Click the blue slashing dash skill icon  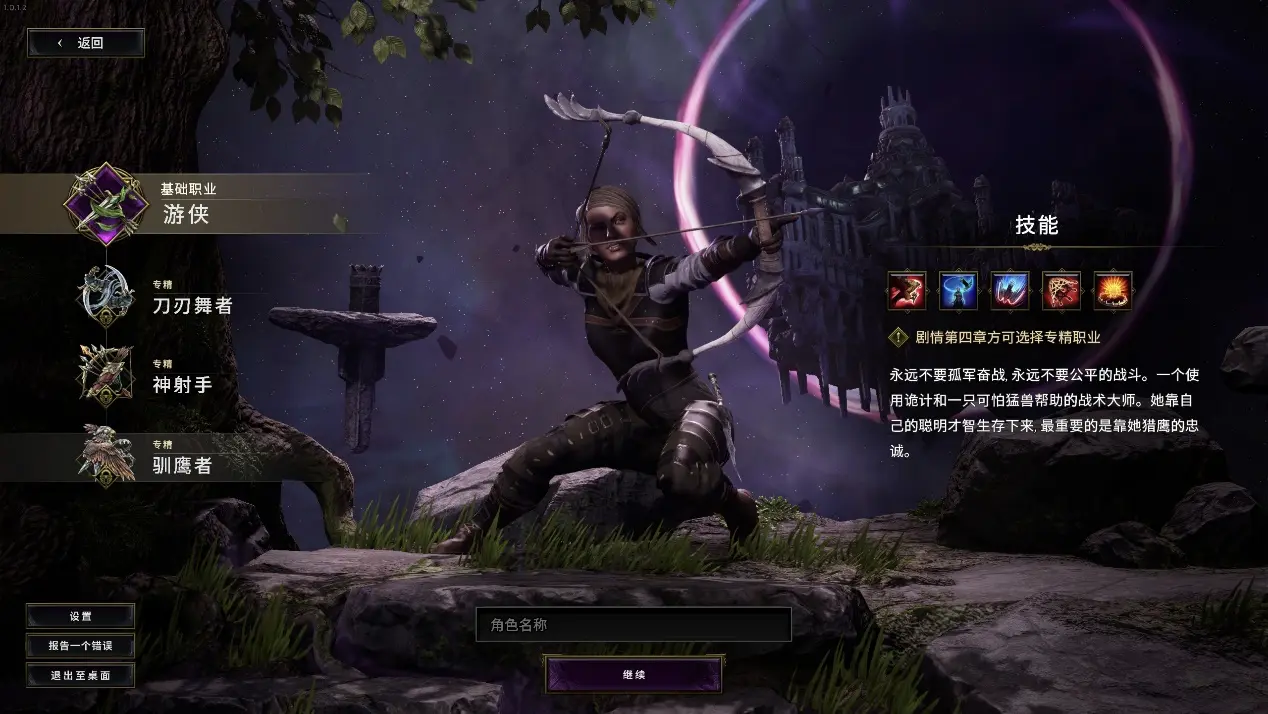1010,291
